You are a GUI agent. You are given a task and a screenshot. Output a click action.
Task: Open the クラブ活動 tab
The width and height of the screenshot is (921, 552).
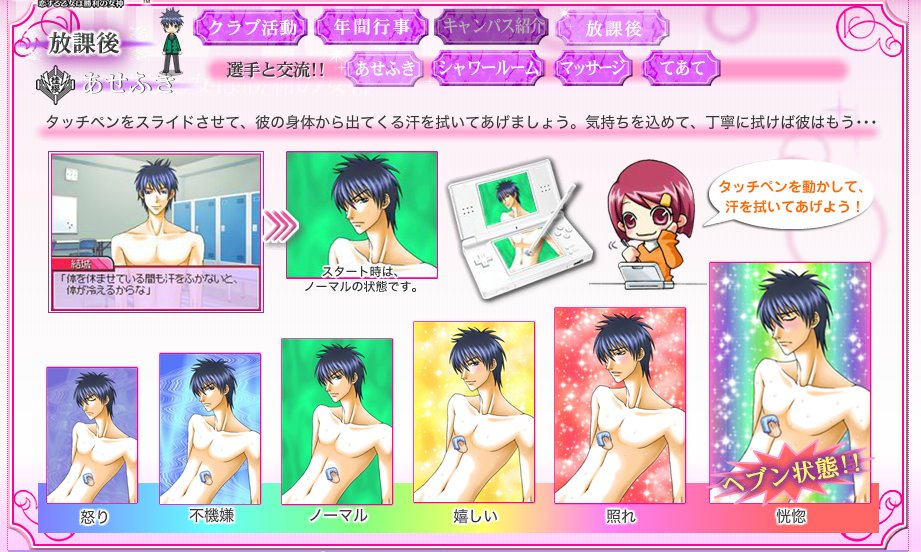click(251, 28)
